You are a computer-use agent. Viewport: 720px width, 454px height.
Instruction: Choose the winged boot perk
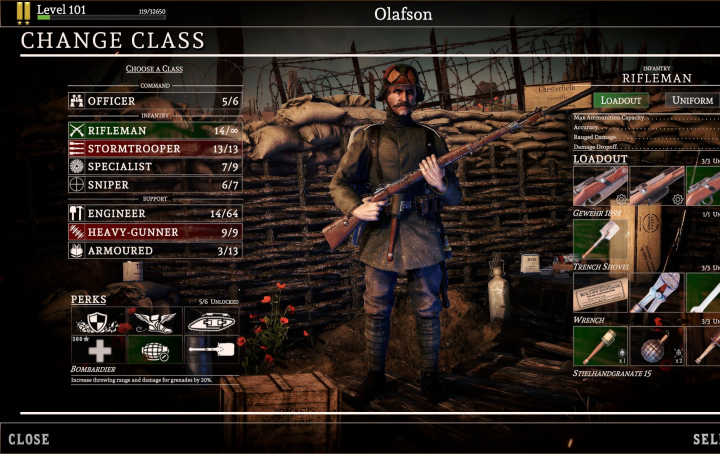(155, 320)
